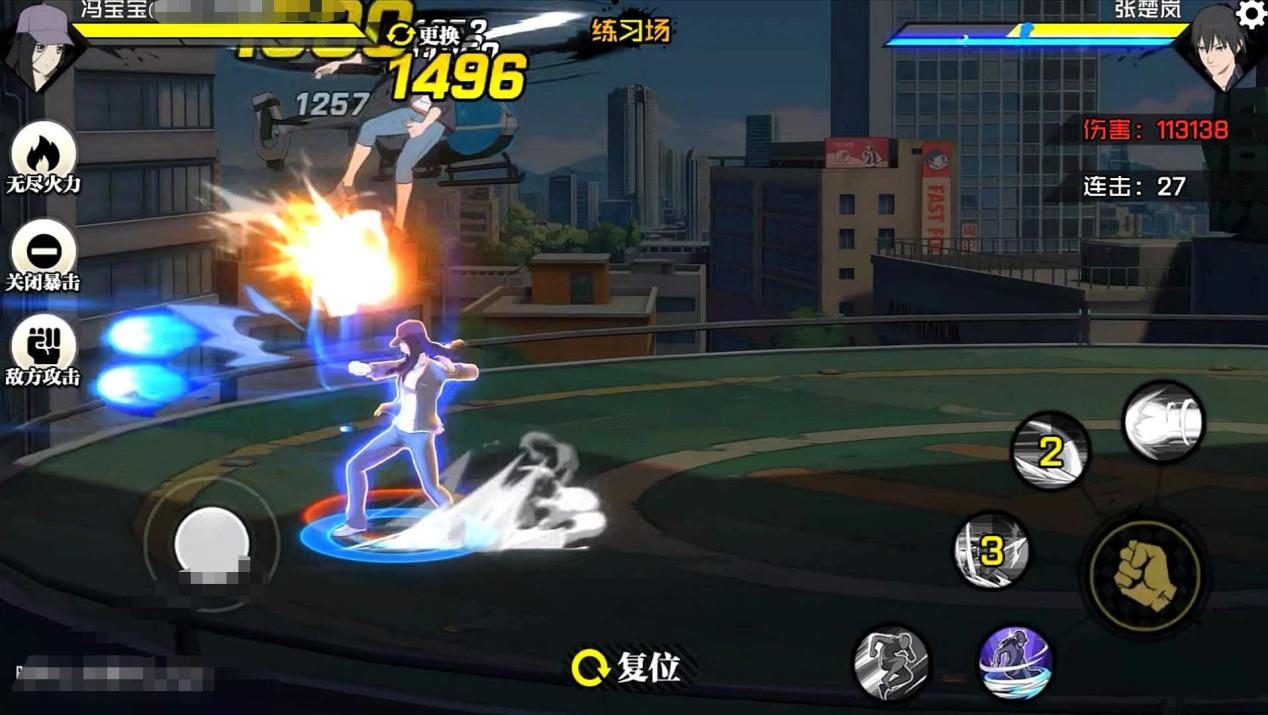Activate the skill icon marked 3

tap(991, 549)
